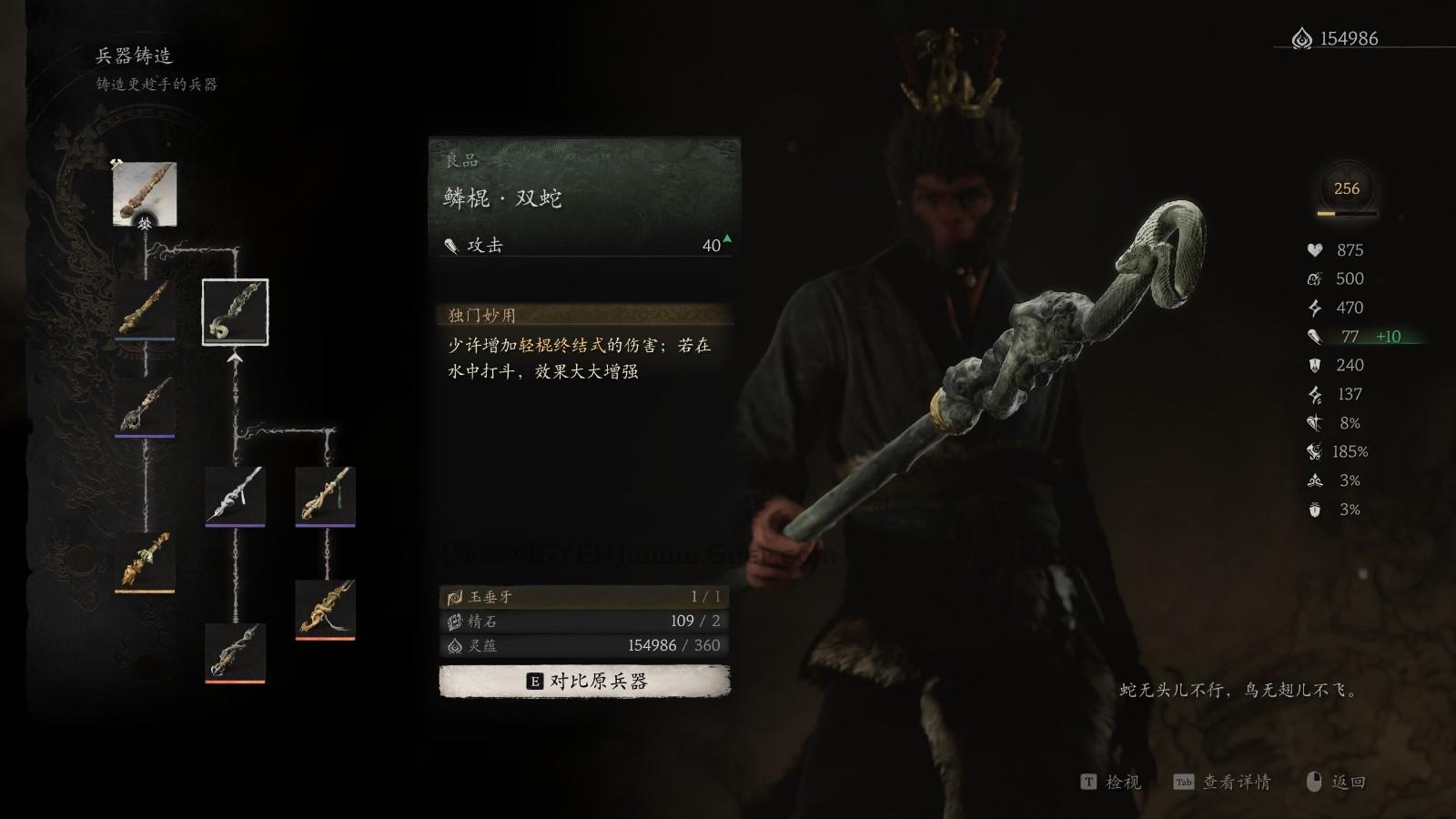Image resolution: width=1456 pixels, height=819 pixels.
Task: Select the highlighted 双蛇 weapon in the crafting tree
Action: [234, 312]
